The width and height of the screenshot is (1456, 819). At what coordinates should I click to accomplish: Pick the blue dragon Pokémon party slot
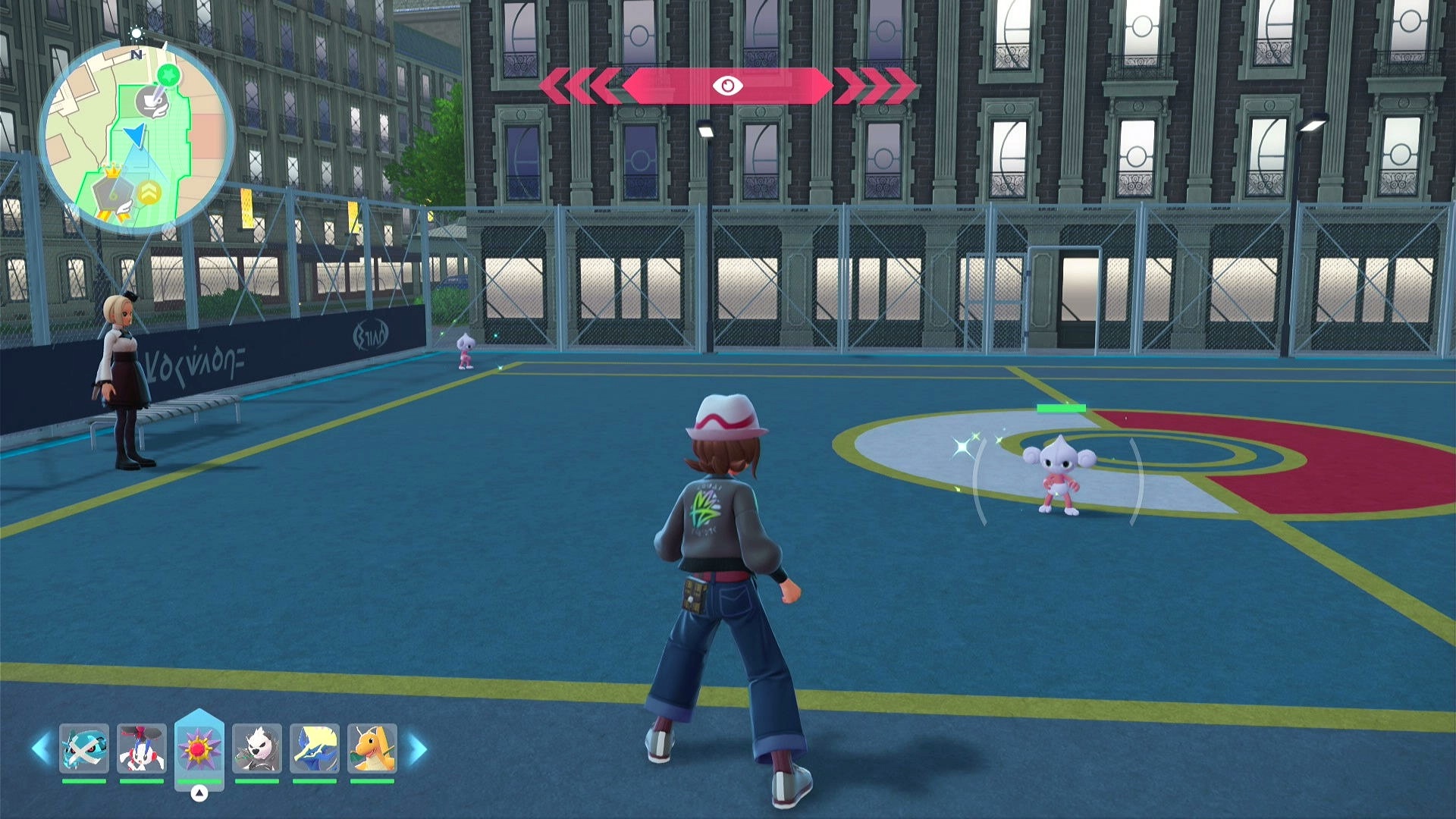point(315,748)
